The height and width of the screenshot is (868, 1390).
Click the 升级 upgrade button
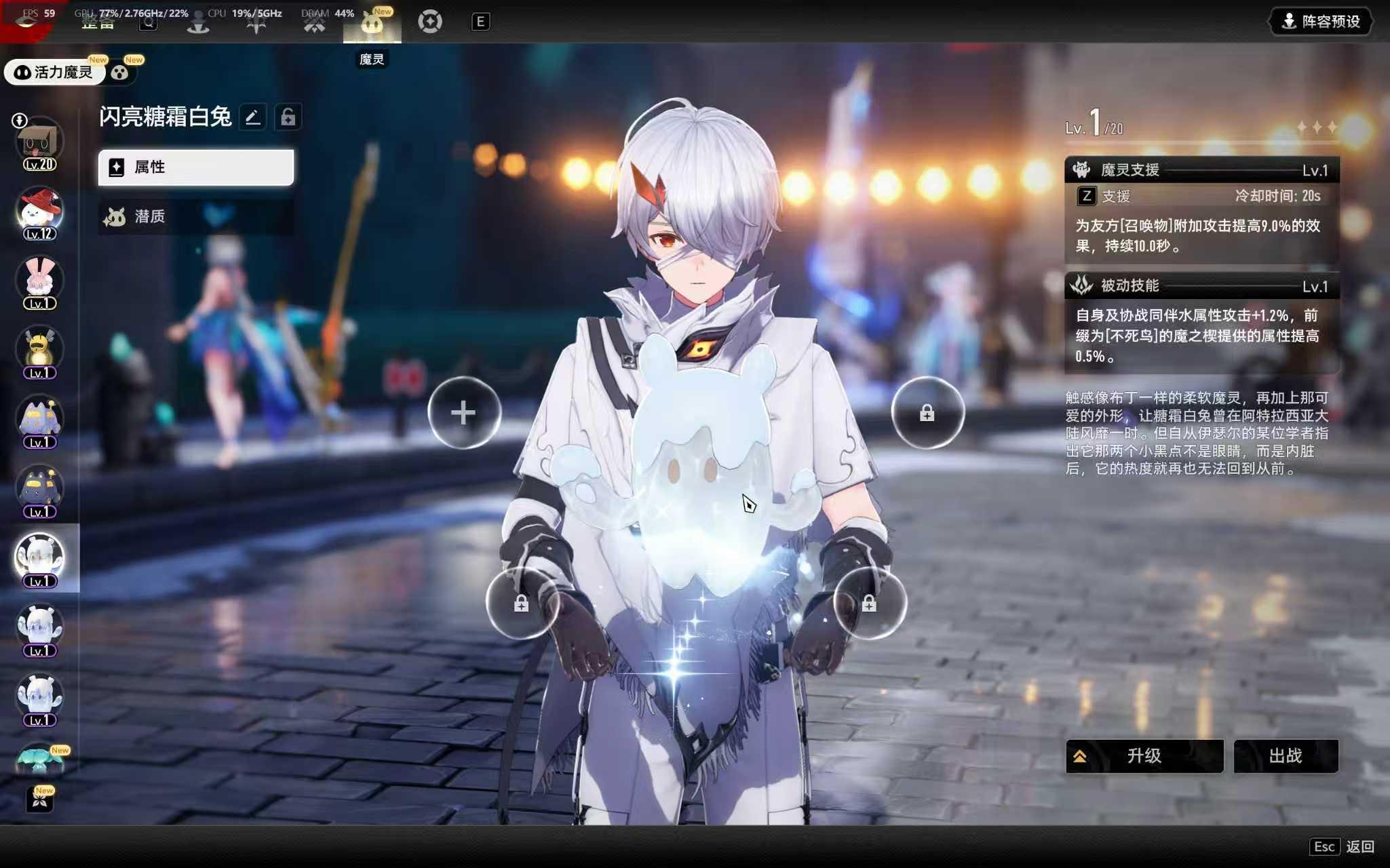point(1144,755)
